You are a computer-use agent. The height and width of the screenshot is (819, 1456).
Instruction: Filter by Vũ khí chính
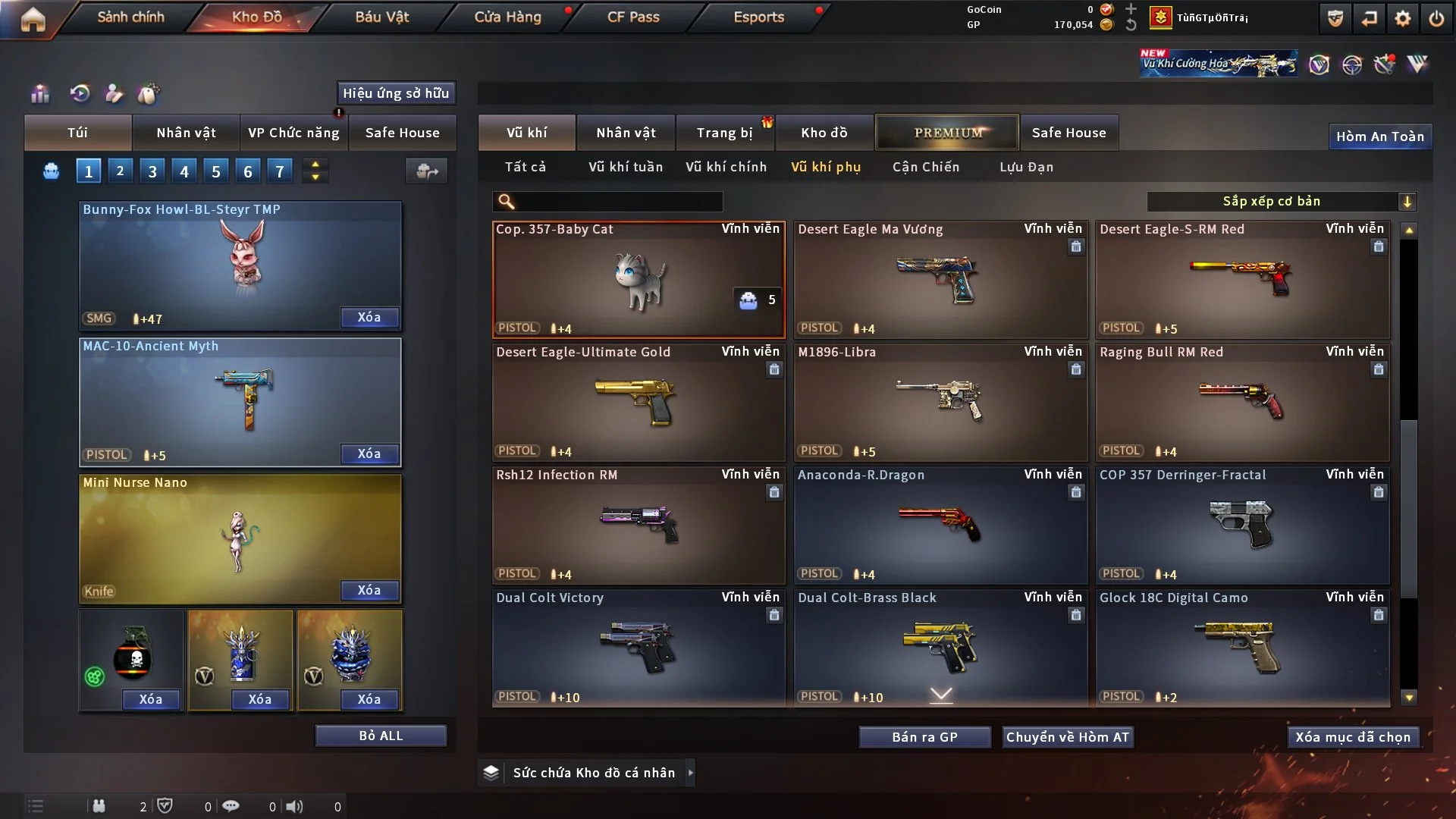(x=726, y=167)
